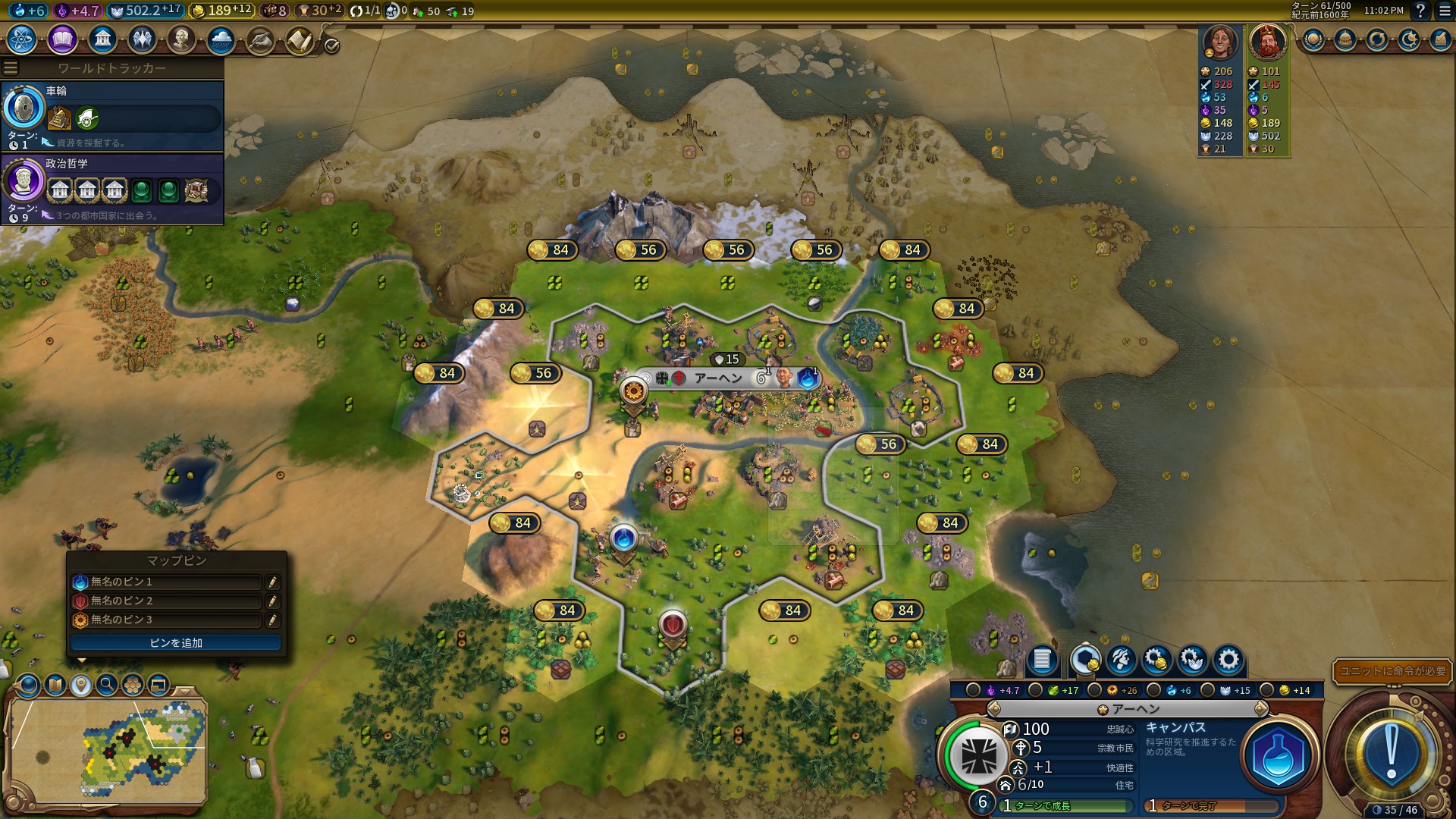The image size is (1456, 819).
Task: Open the purchase-tile hexagon city action
Action: [x=1086, y=660]
